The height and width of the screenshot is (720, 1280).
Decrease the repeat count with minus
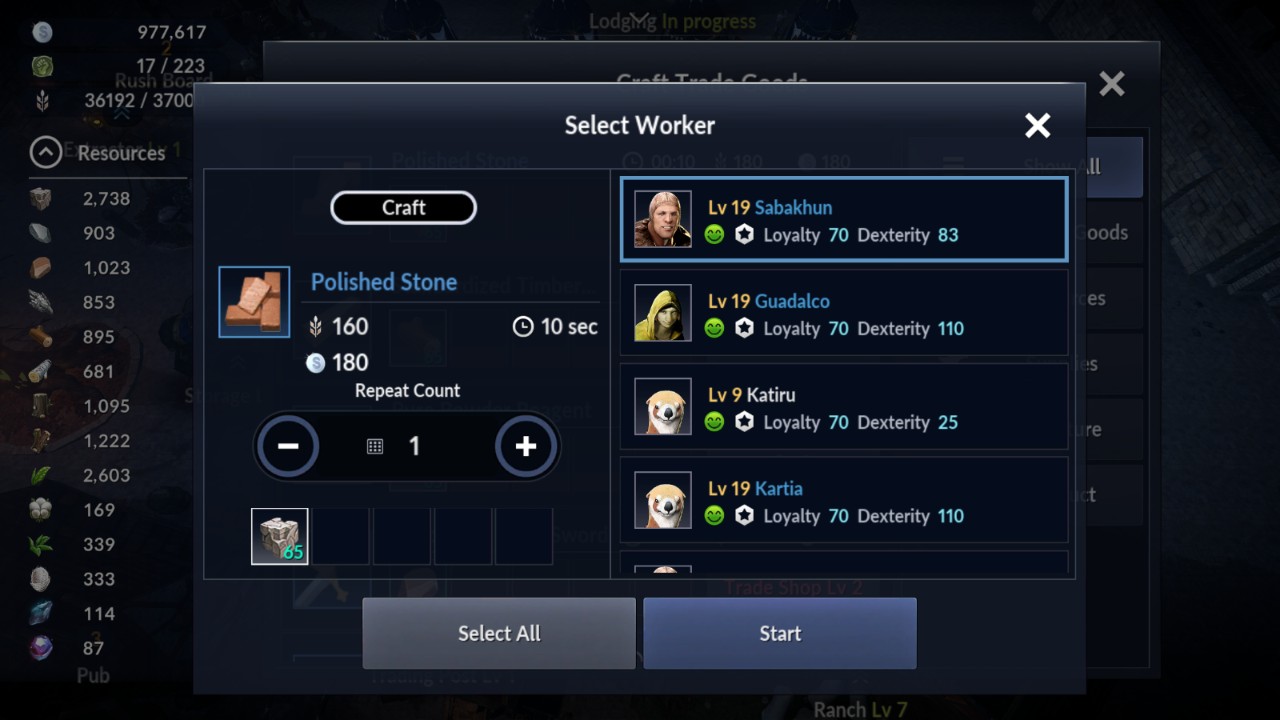288,446
